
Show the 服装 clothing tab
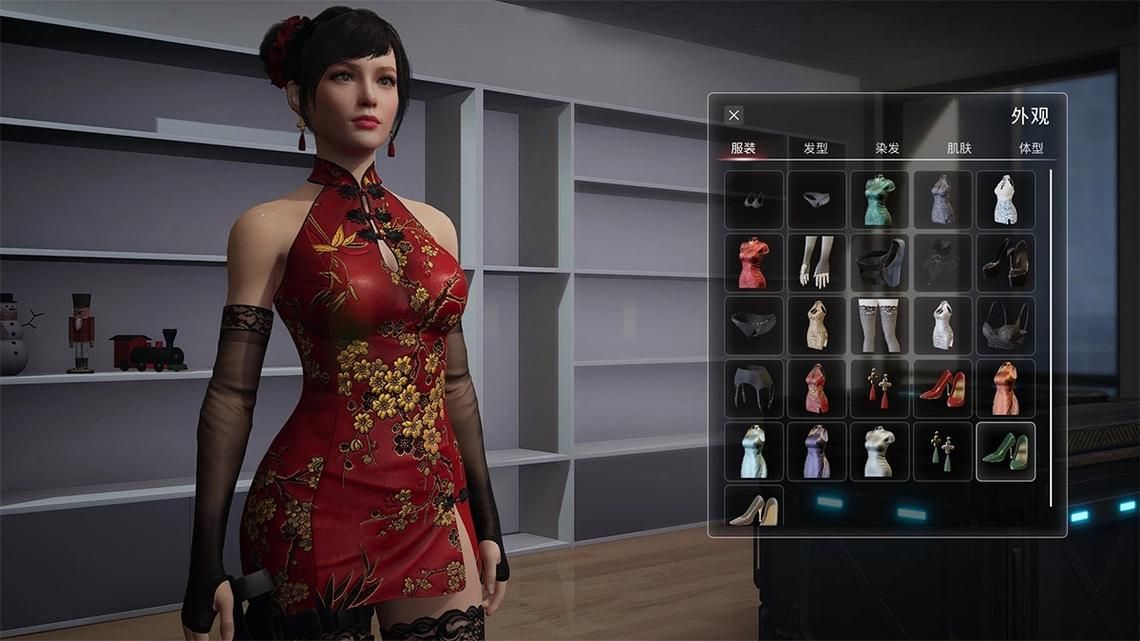(x=743, y=148)
